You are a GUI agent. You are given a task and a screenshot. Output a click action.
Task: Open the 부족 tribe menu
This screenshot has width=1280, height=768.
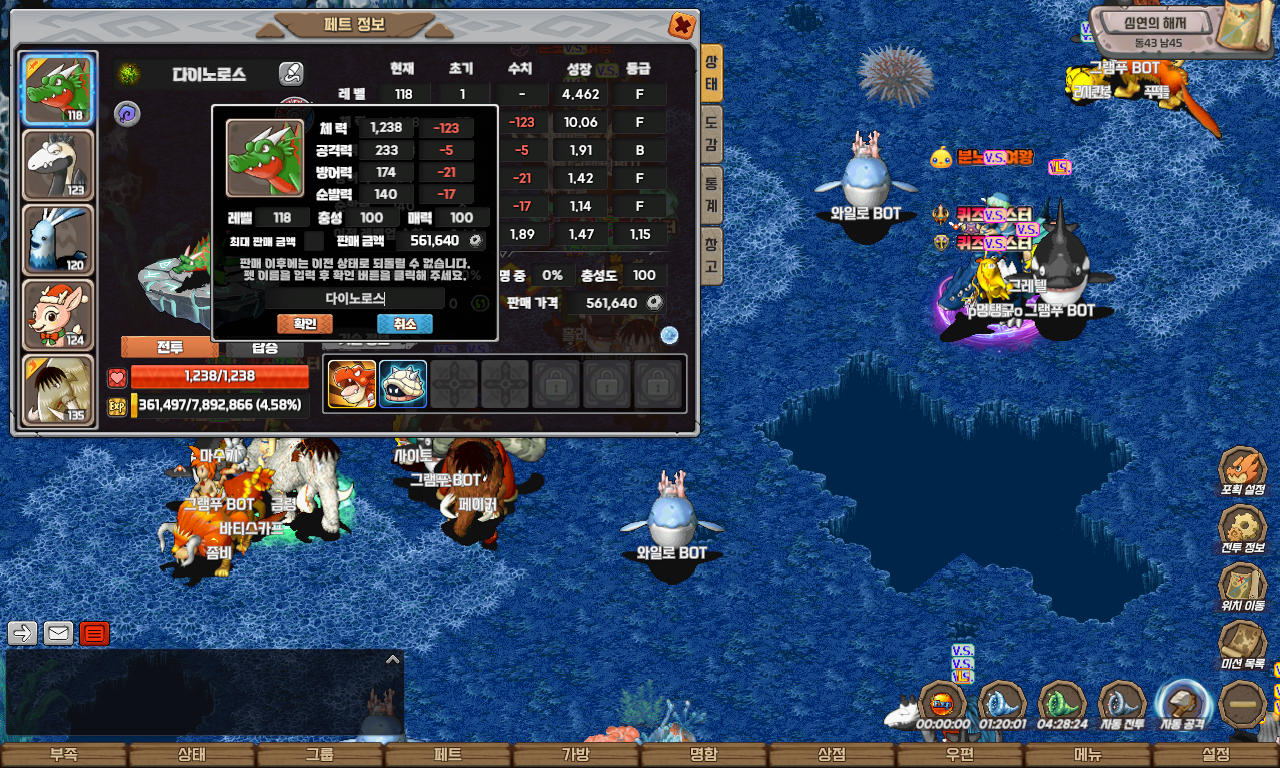(63, 755)
